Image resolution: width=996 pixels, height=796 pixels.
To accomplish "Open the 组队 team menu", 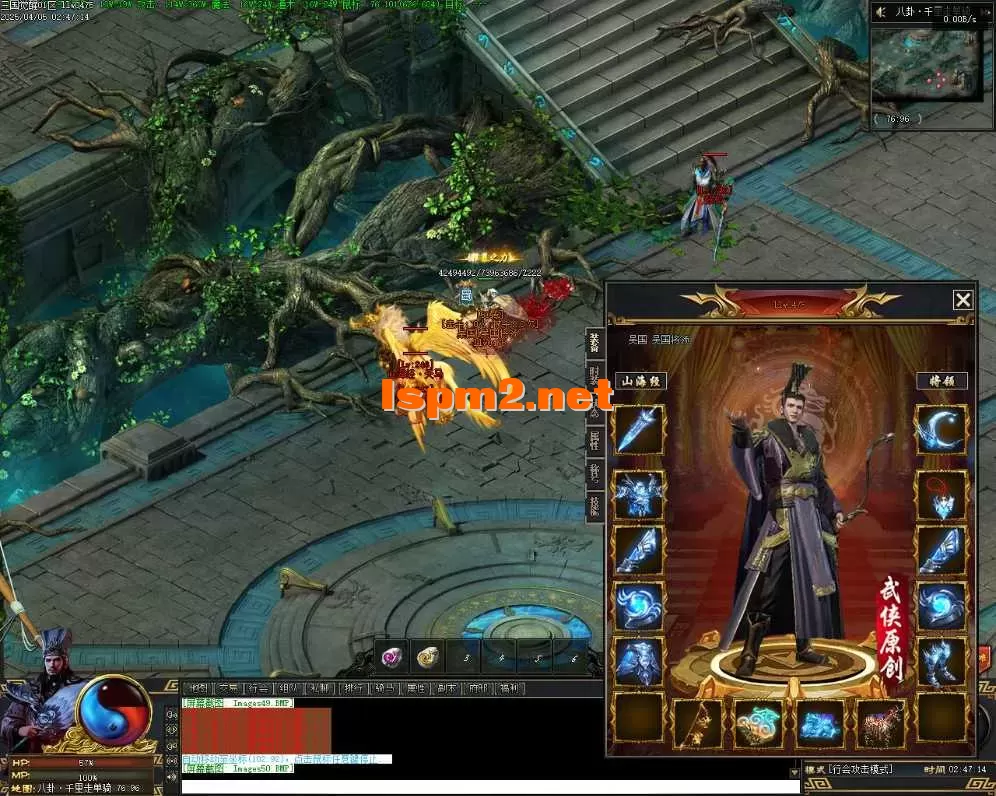I will click(289, 688).
